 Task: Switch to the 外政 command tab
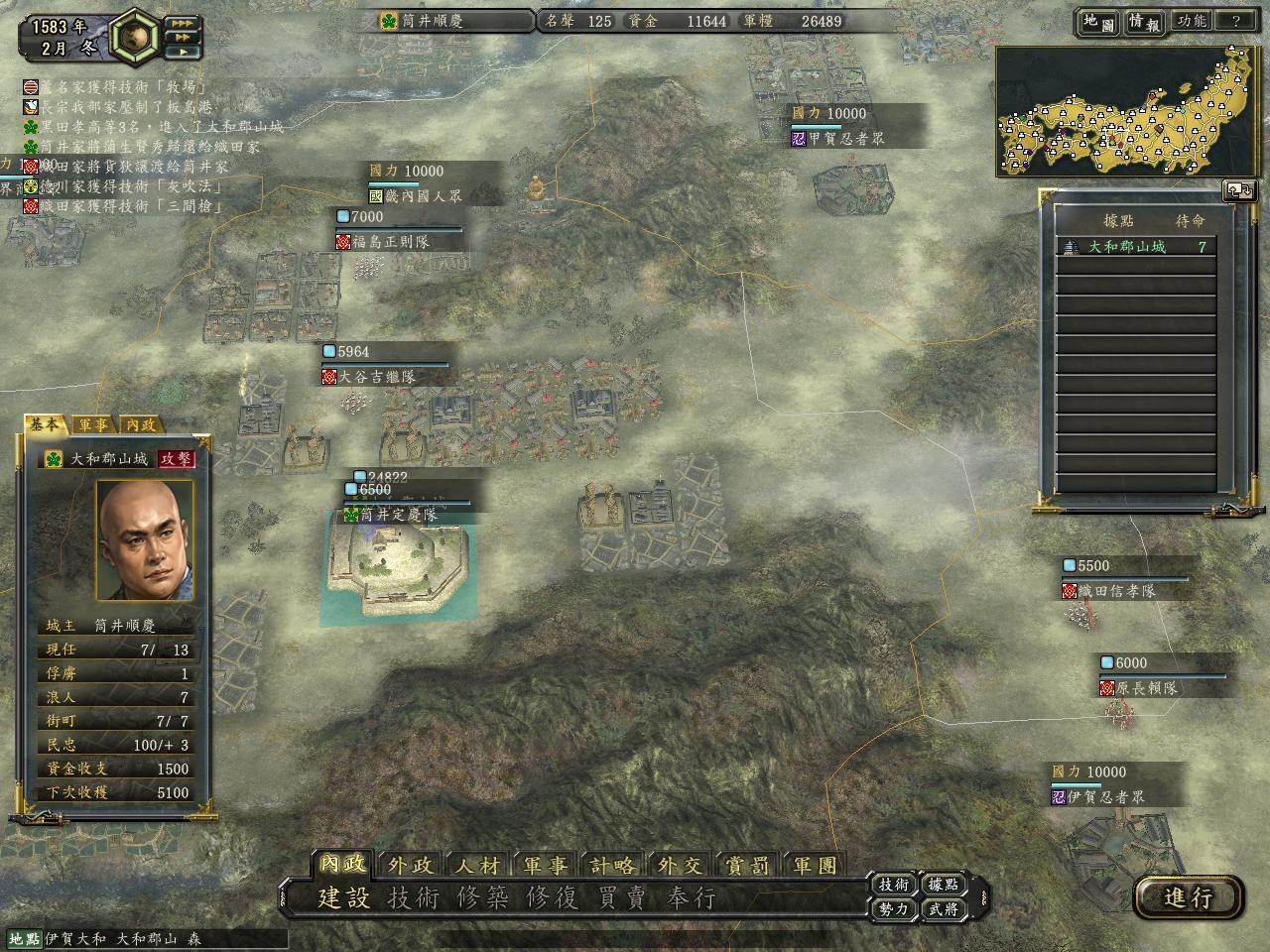coord(410,865)
